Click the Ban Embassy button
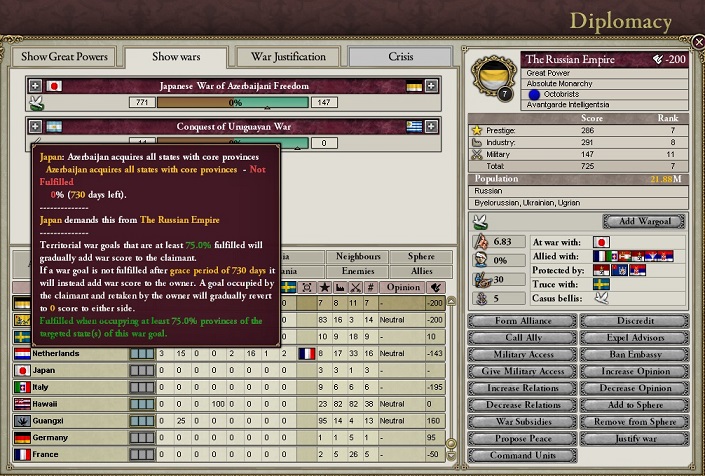The width and height of the screenshot is (705, 476). point(634,355)
